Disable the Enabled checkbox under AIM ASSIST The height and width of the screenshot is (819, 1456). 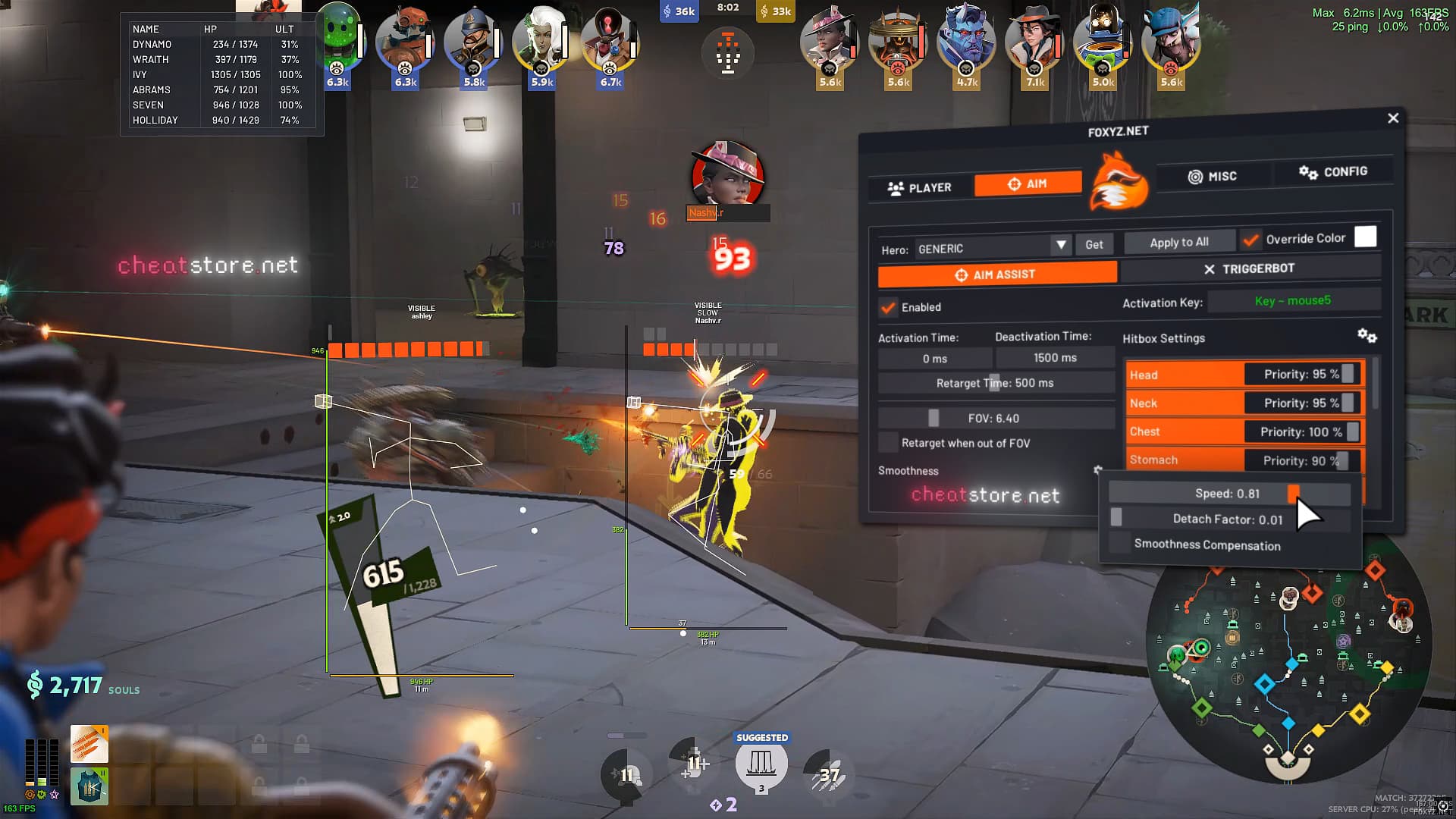click(x=889, y=308)
